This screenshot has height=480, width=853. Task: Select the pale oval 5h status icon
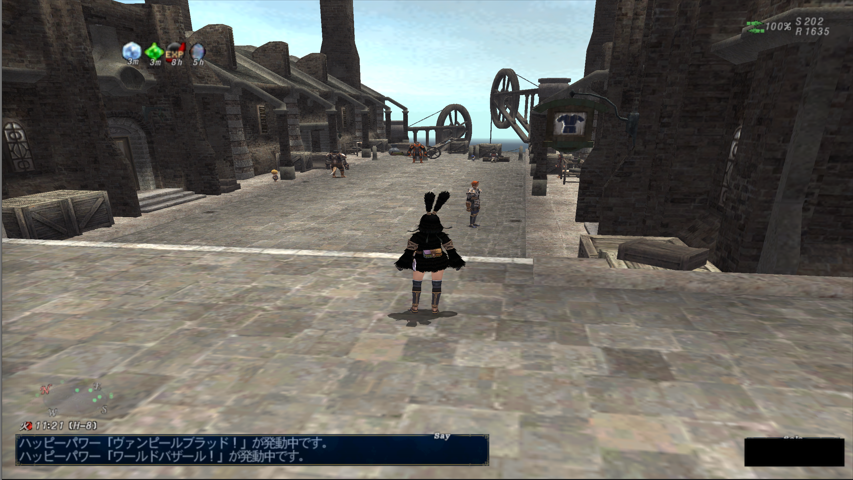point(198,50)
